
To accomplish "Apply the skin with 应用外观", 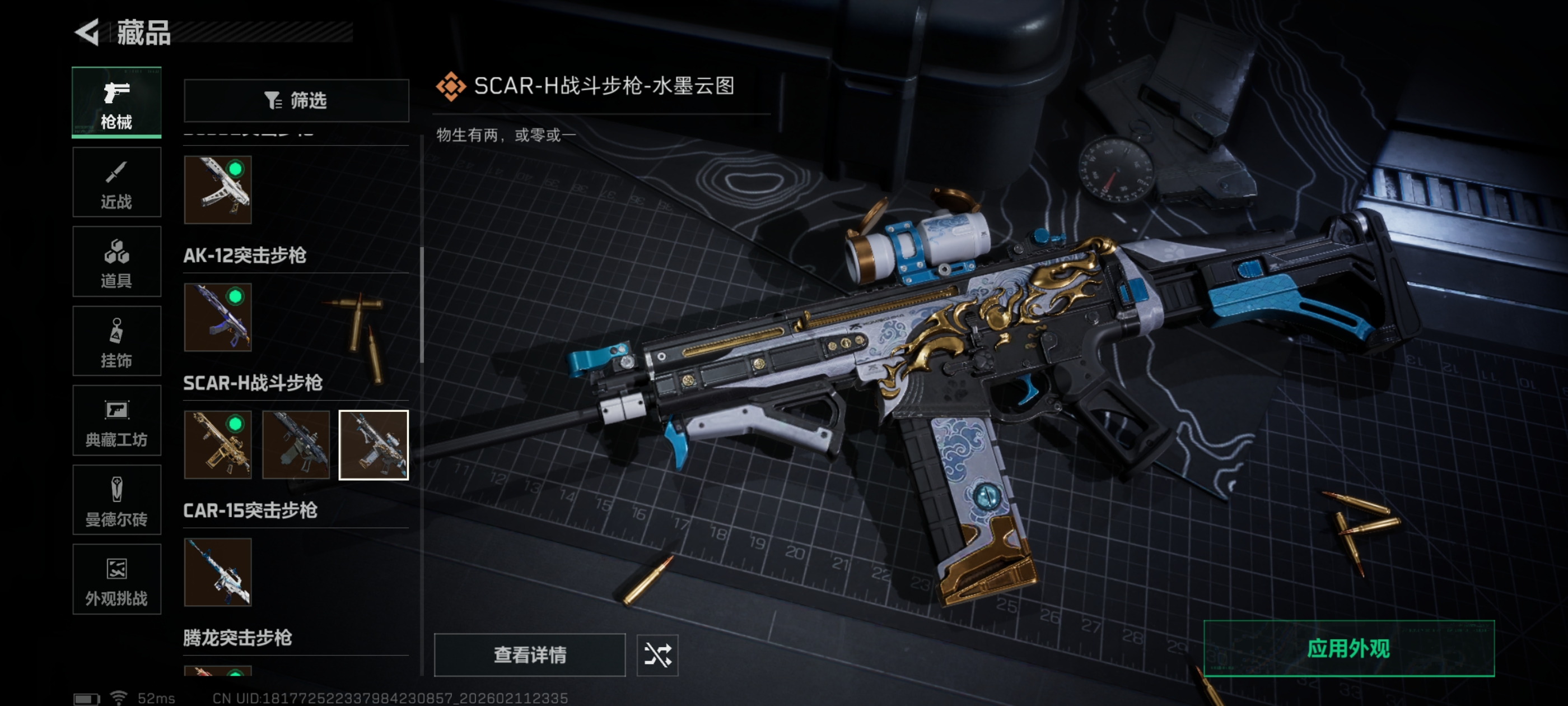I will click(1349, 649).
